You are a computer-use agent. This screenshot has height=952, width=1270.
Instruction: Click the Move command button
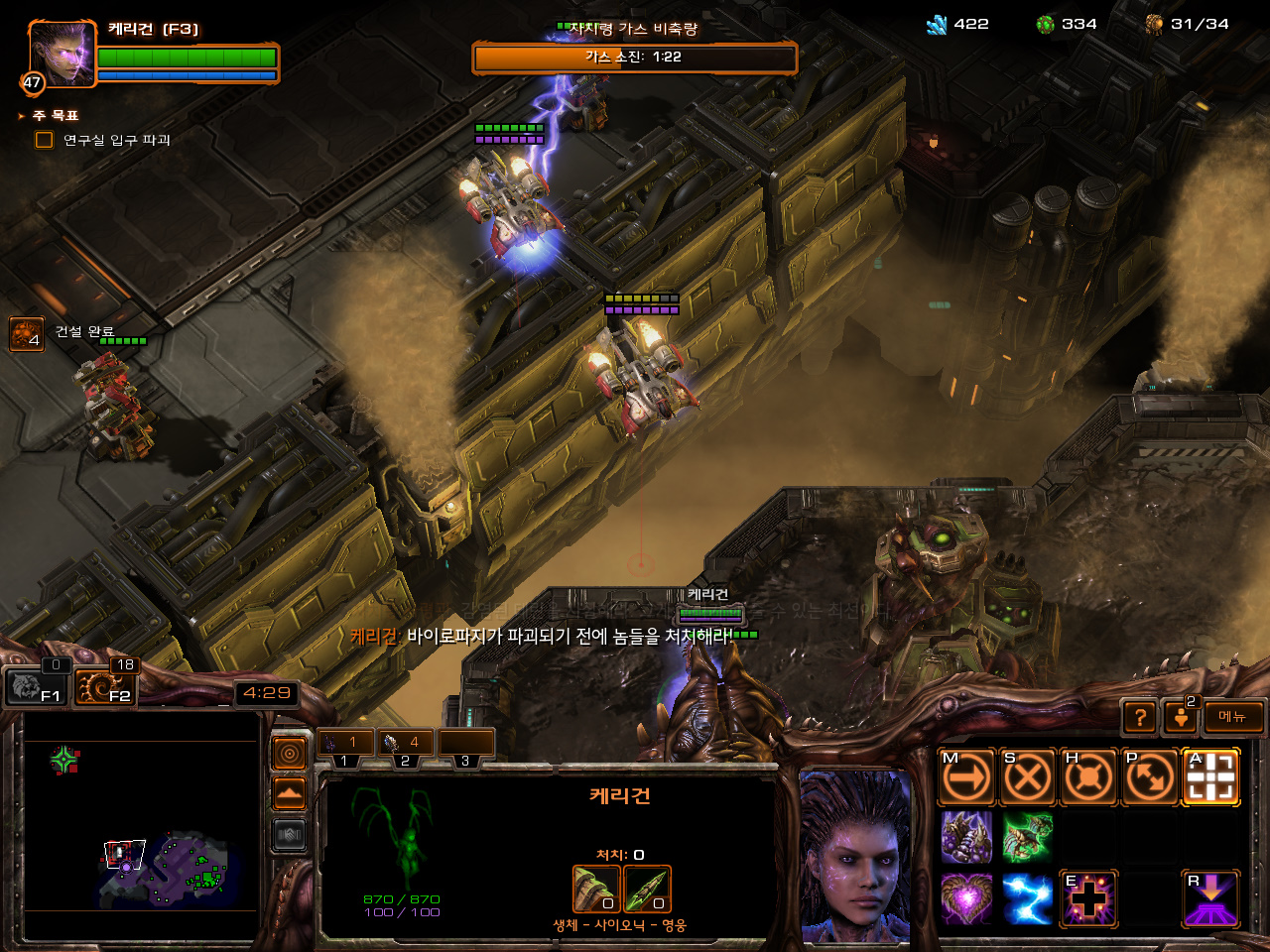pos(966,777)
